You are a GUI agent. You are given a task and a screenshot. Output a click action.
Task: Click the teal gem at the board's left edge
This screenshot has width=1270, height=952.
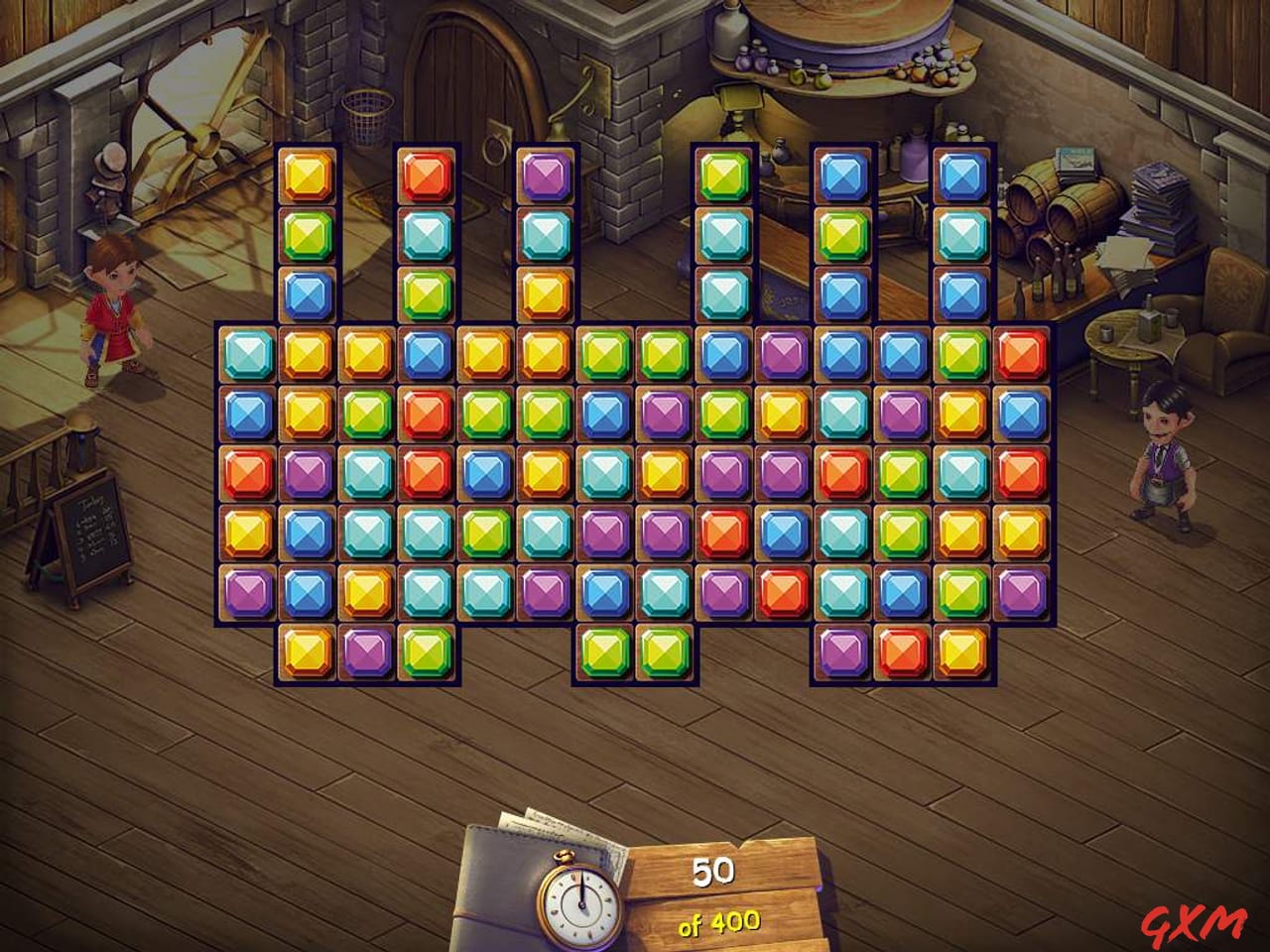246,351
